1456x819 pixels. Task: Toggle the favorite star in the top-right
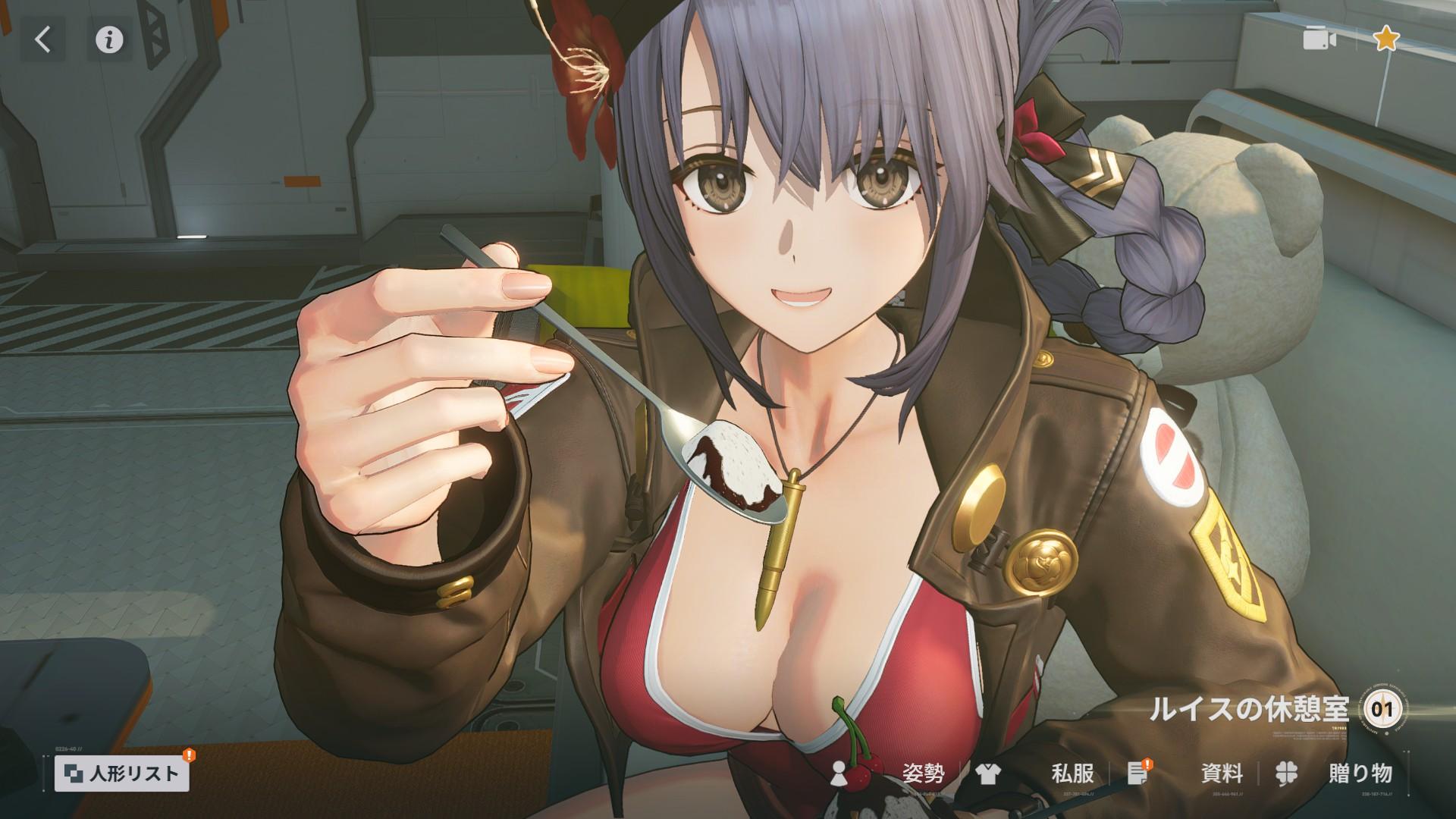coord(1388,39)
